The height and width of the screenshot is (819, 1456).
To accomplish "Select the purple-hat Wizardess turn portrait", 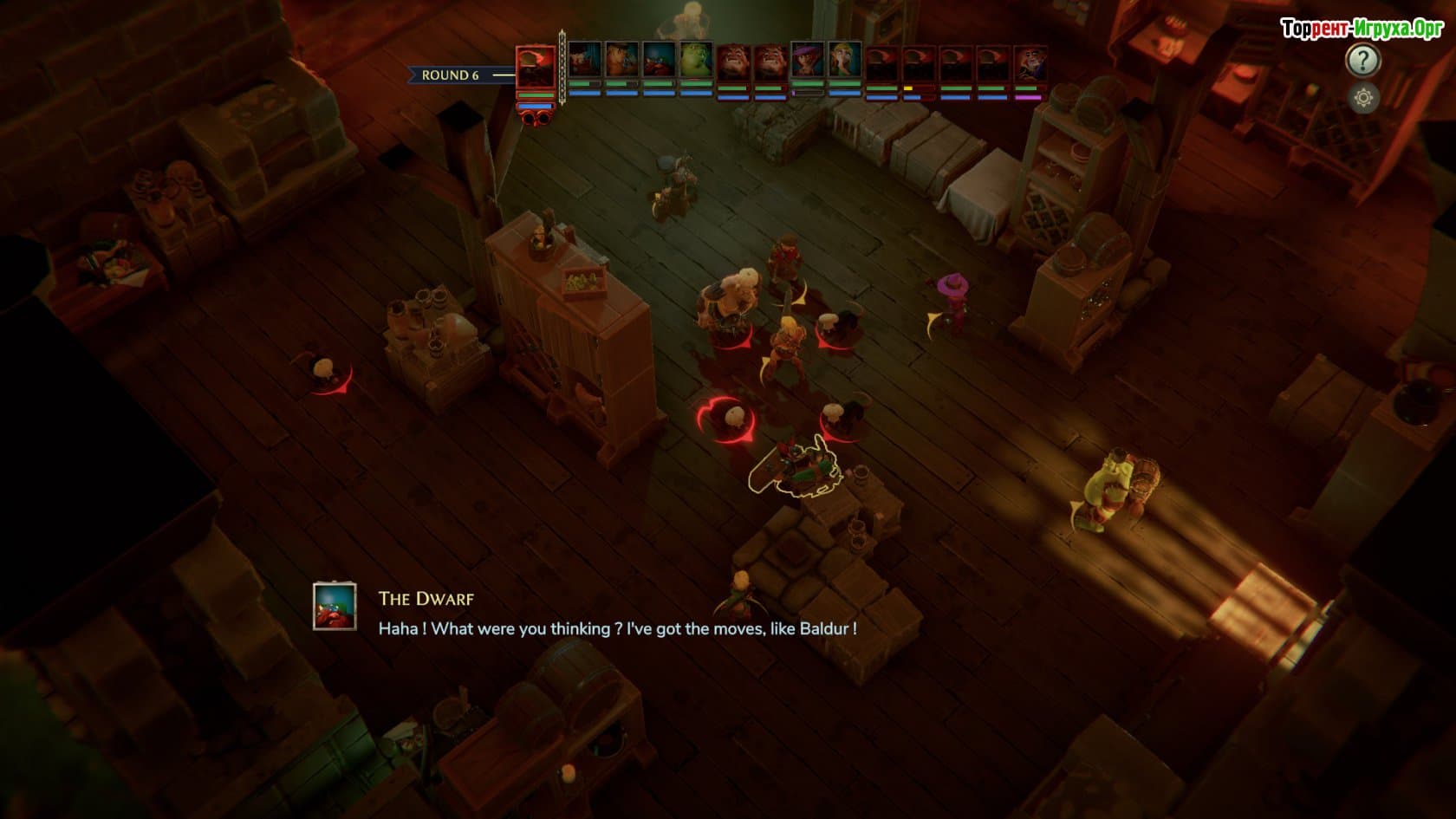I will (x=807, y=61).
